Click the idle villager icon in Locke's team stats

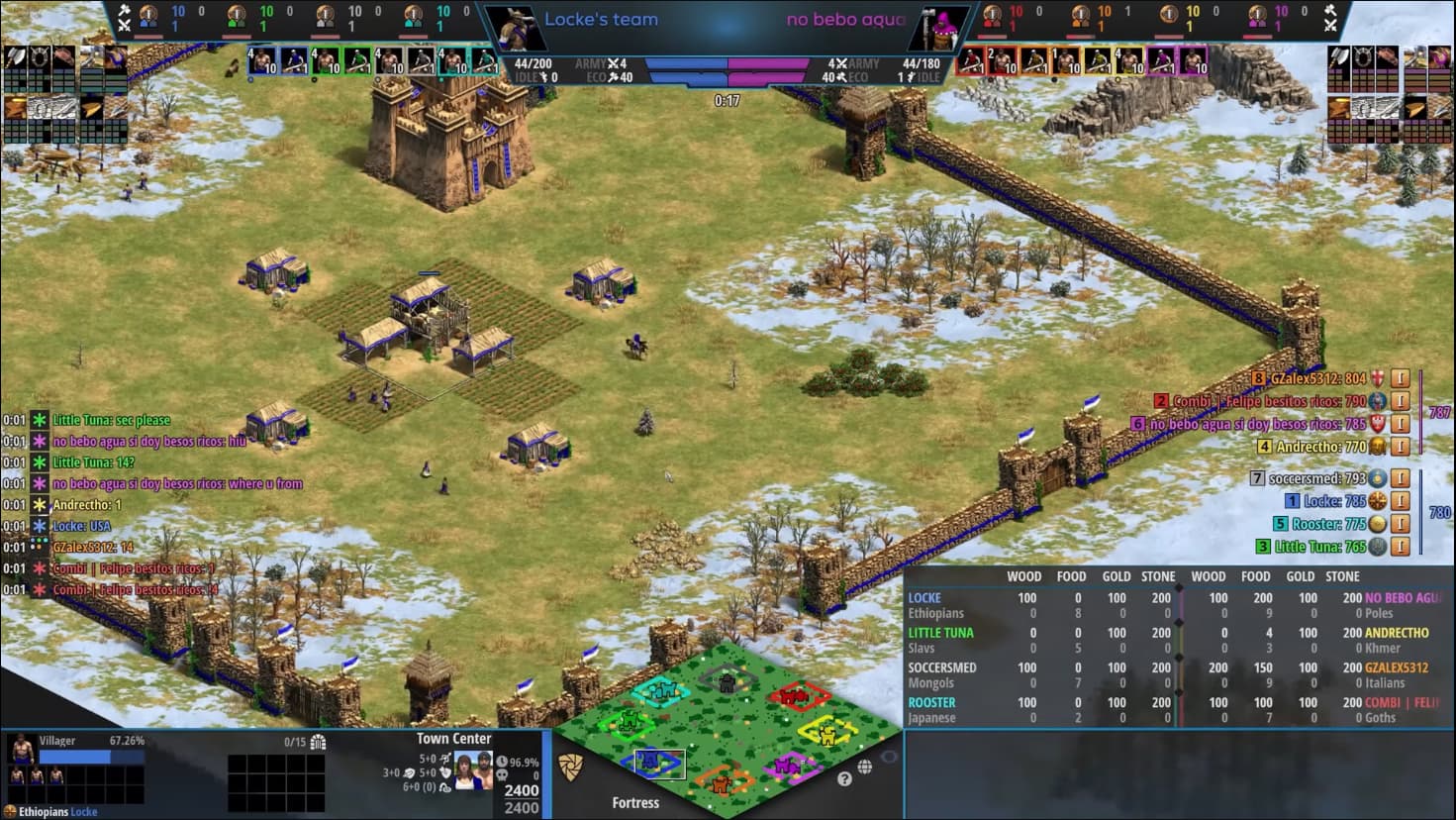click(543, 77)
